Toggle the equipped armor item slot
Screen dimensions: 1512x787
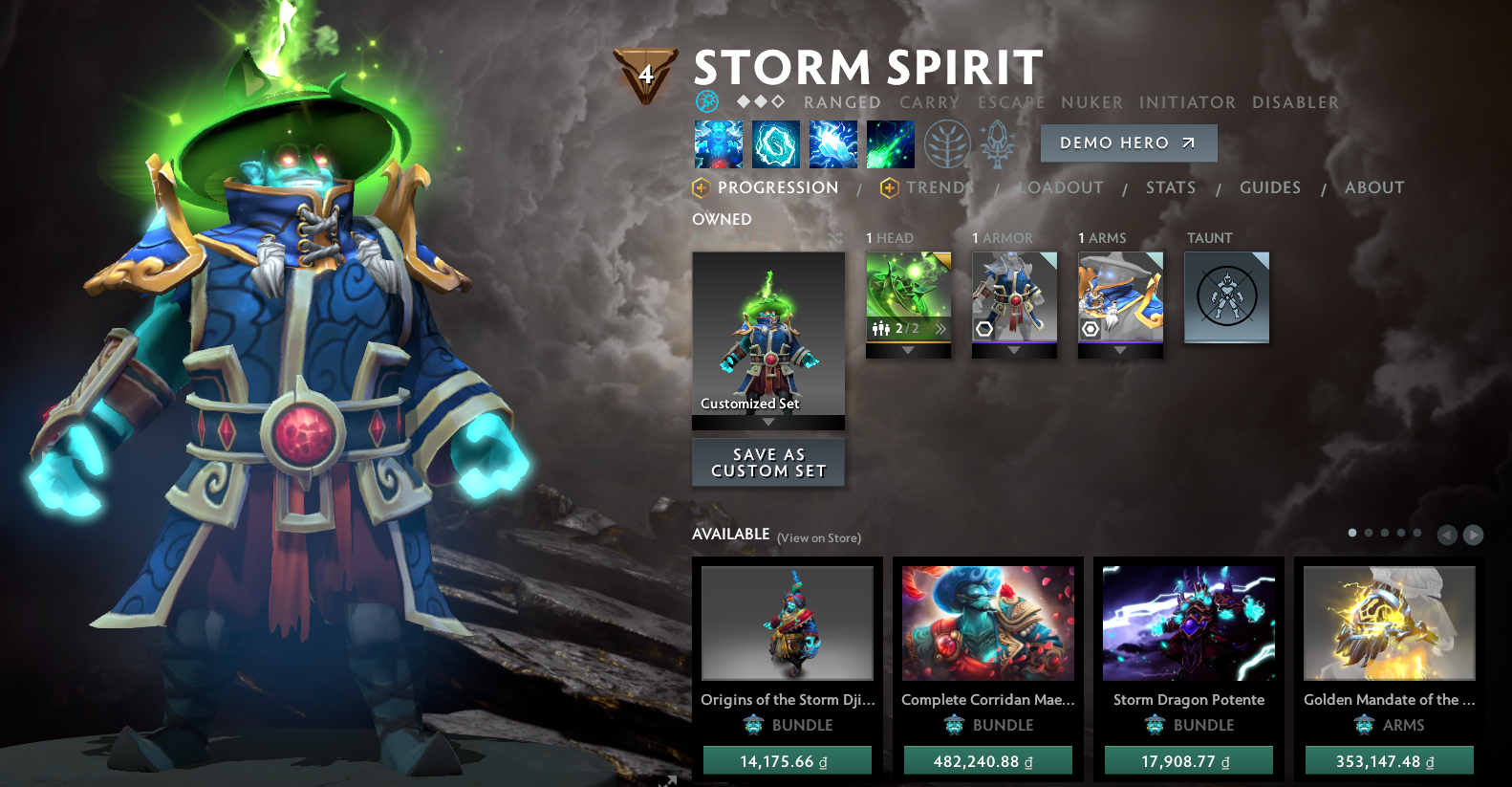point(1014,292)
